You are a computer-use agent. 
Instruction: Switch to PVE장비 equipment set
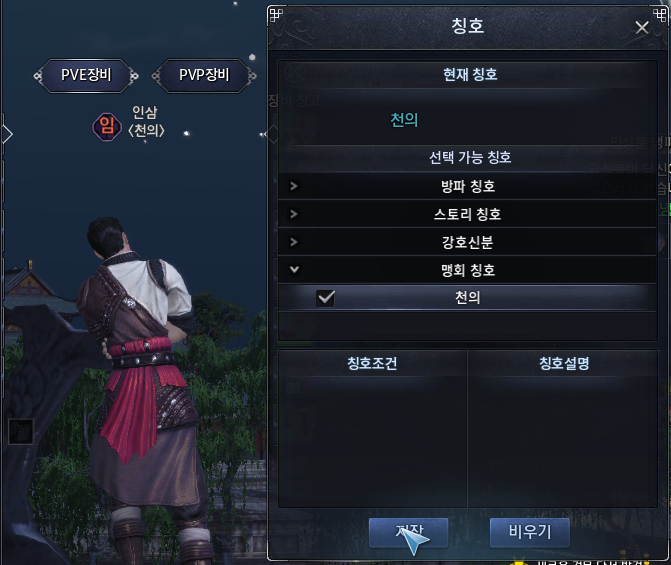click(92, 75)
